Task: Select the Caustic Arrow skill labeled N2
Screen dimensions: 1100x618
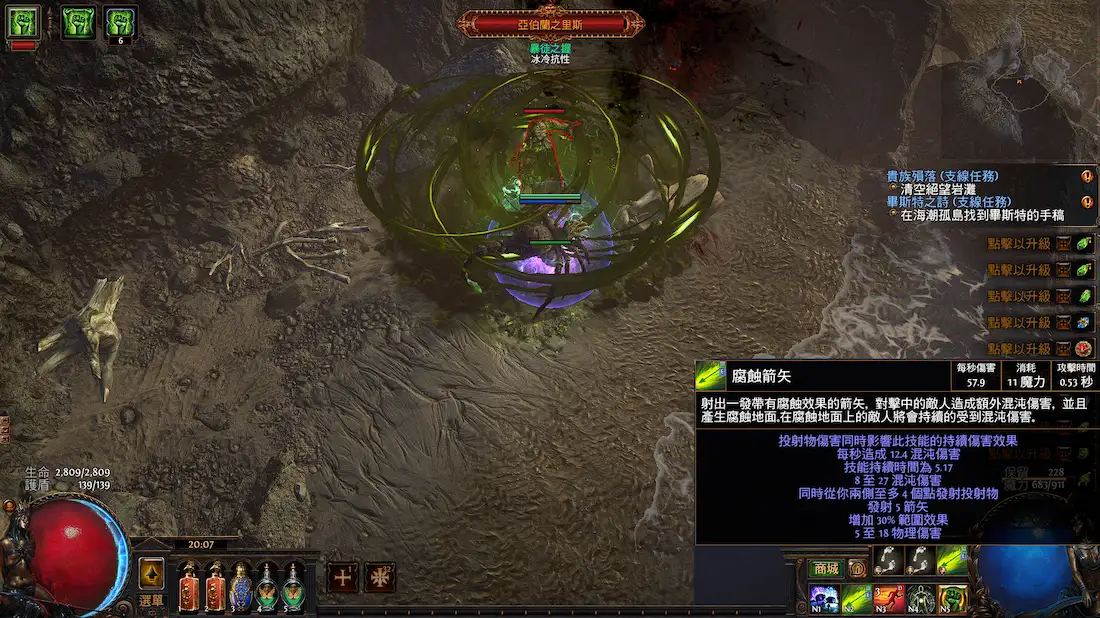Action: click(855, 598)
